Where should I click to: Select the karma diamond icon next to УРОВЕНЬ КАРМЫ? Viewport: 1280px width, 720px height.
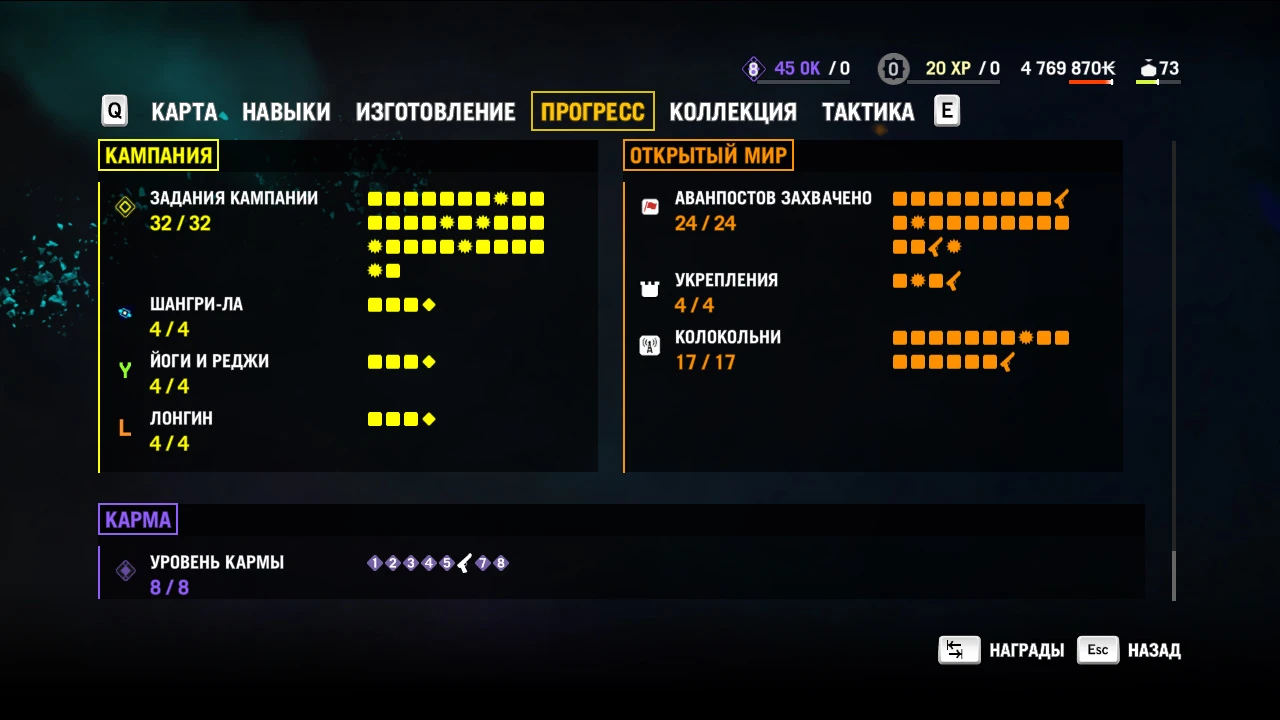124,570
